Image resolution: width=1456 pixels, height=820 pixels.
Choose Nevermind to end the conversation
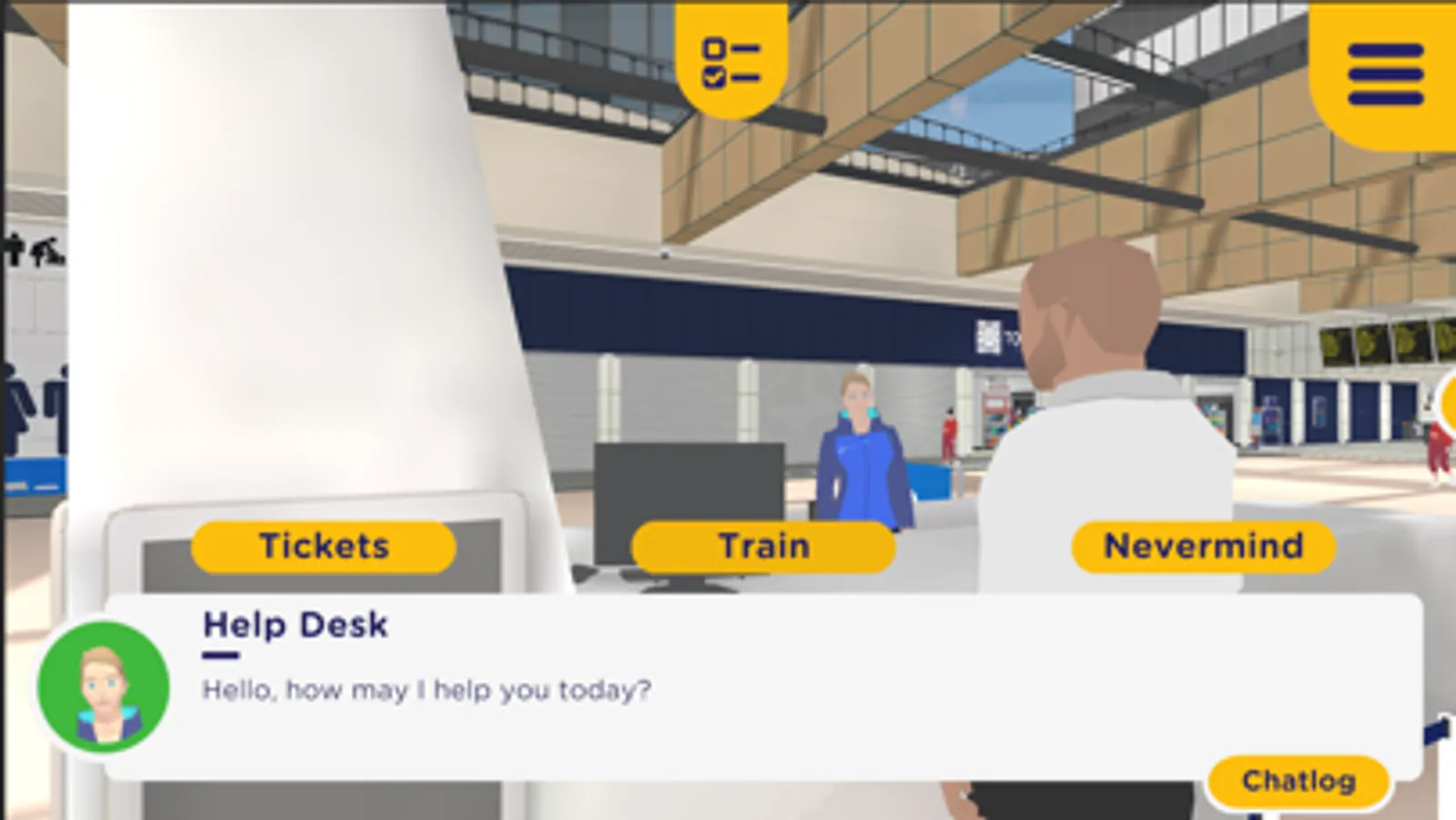pyautogui.click(x=1204, y=546)
